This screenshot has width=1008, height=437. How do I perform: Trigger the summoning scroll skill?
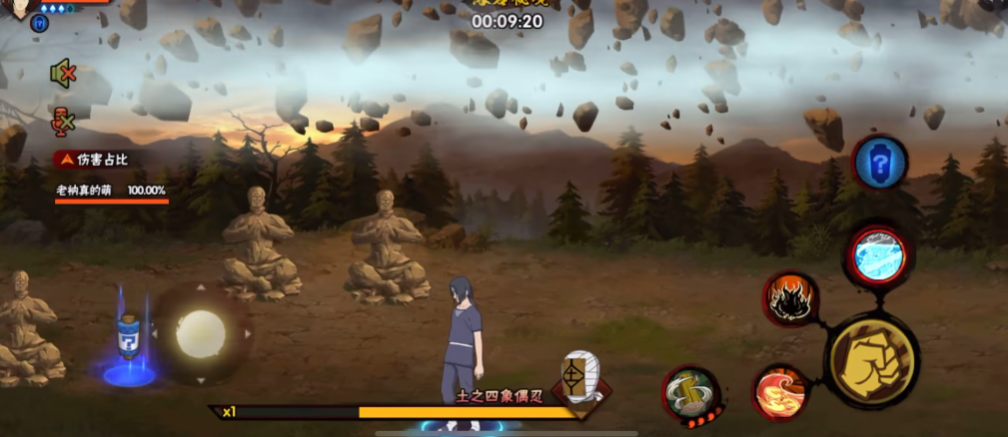691,393
